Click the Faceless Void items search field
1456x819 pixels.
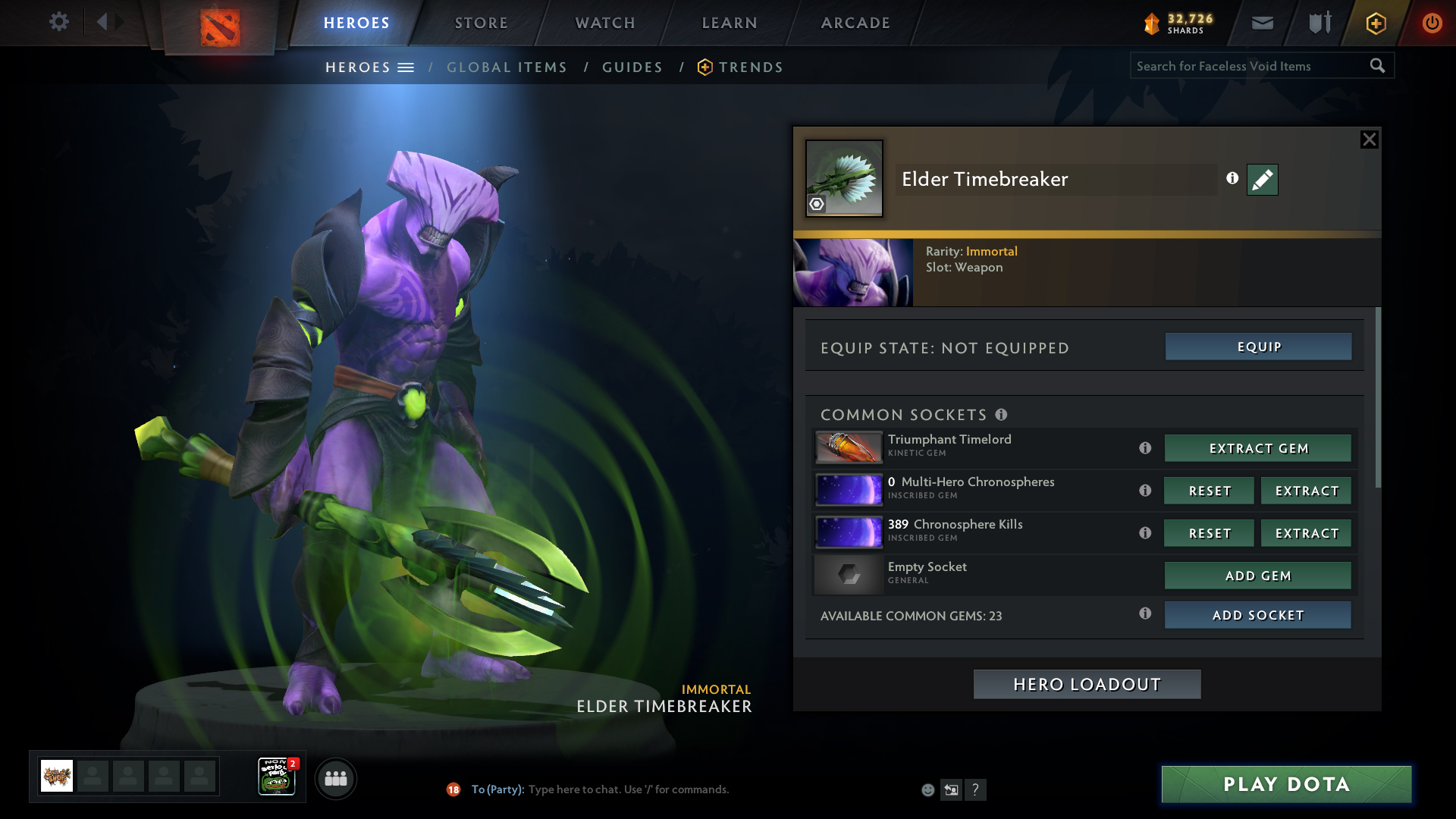[x=1247, y=66]
